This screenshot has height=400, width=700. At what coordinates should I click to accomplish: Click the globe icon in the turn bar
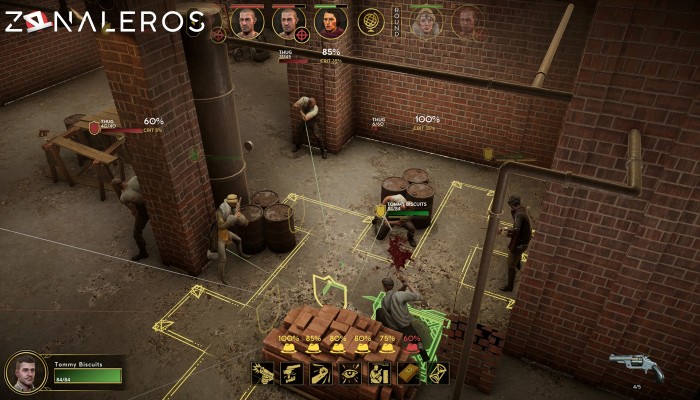coord(370,21)
